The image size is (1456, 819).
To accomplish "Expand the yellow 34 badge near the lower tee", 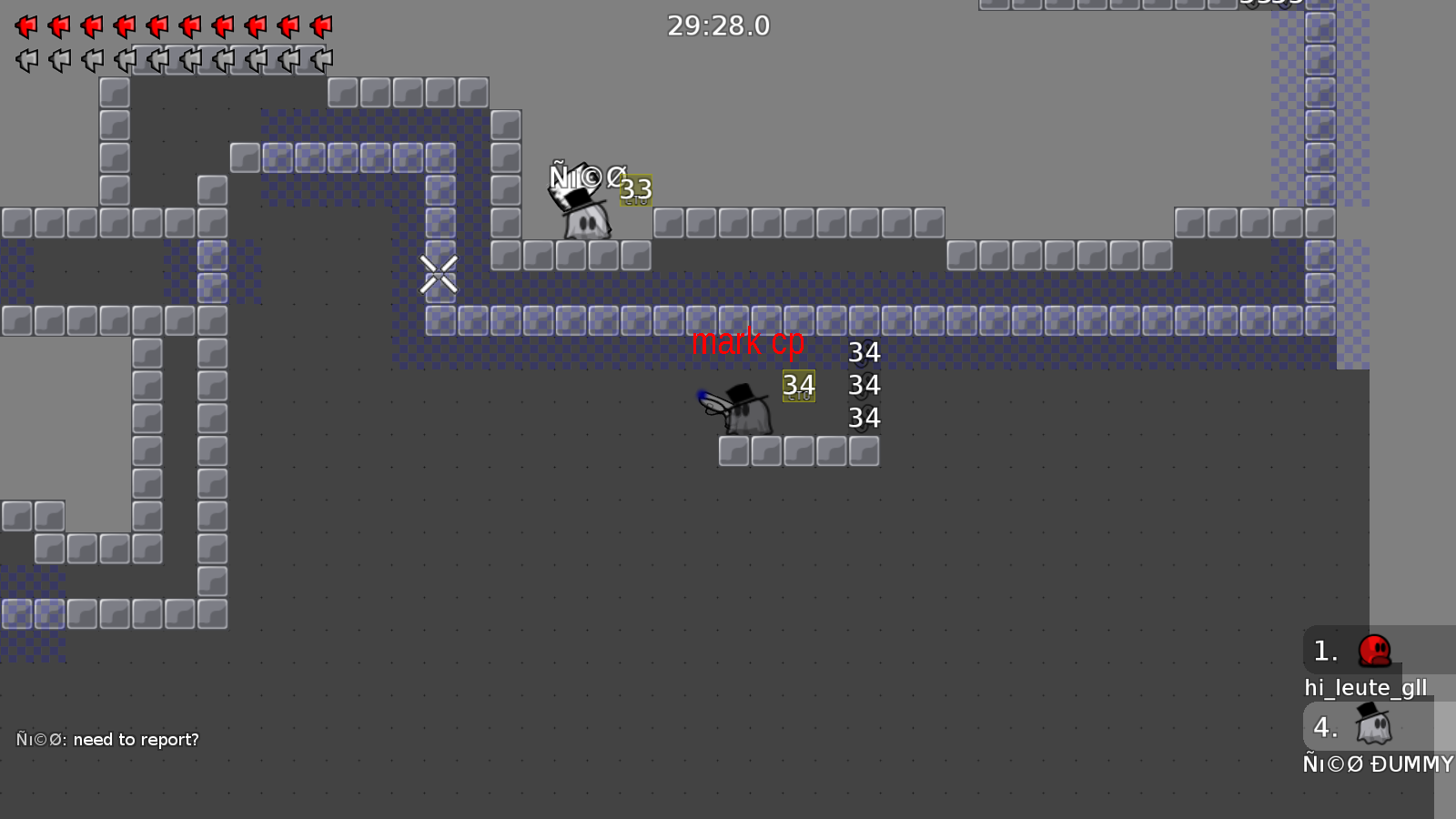I will (x=798, y=386).
